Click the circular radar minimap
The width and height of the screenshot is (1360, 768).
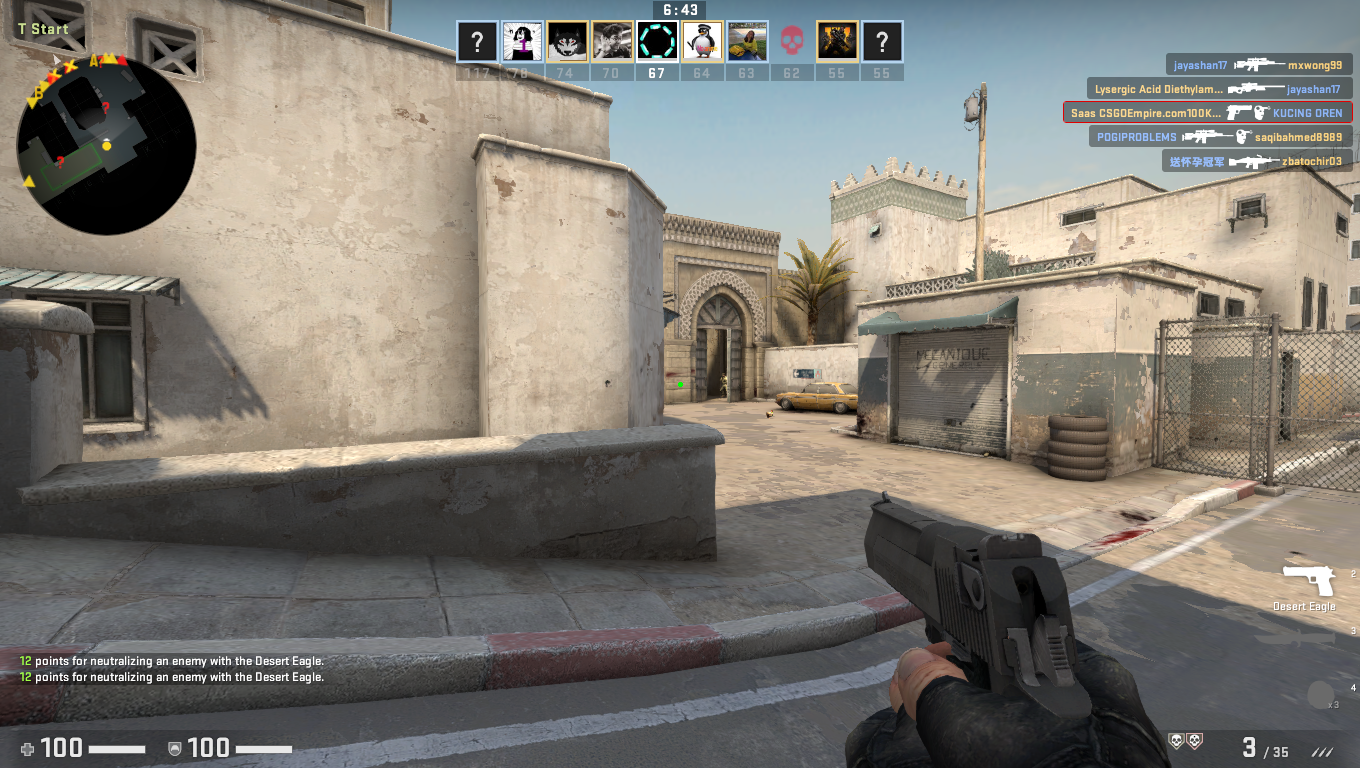point(106,145)
